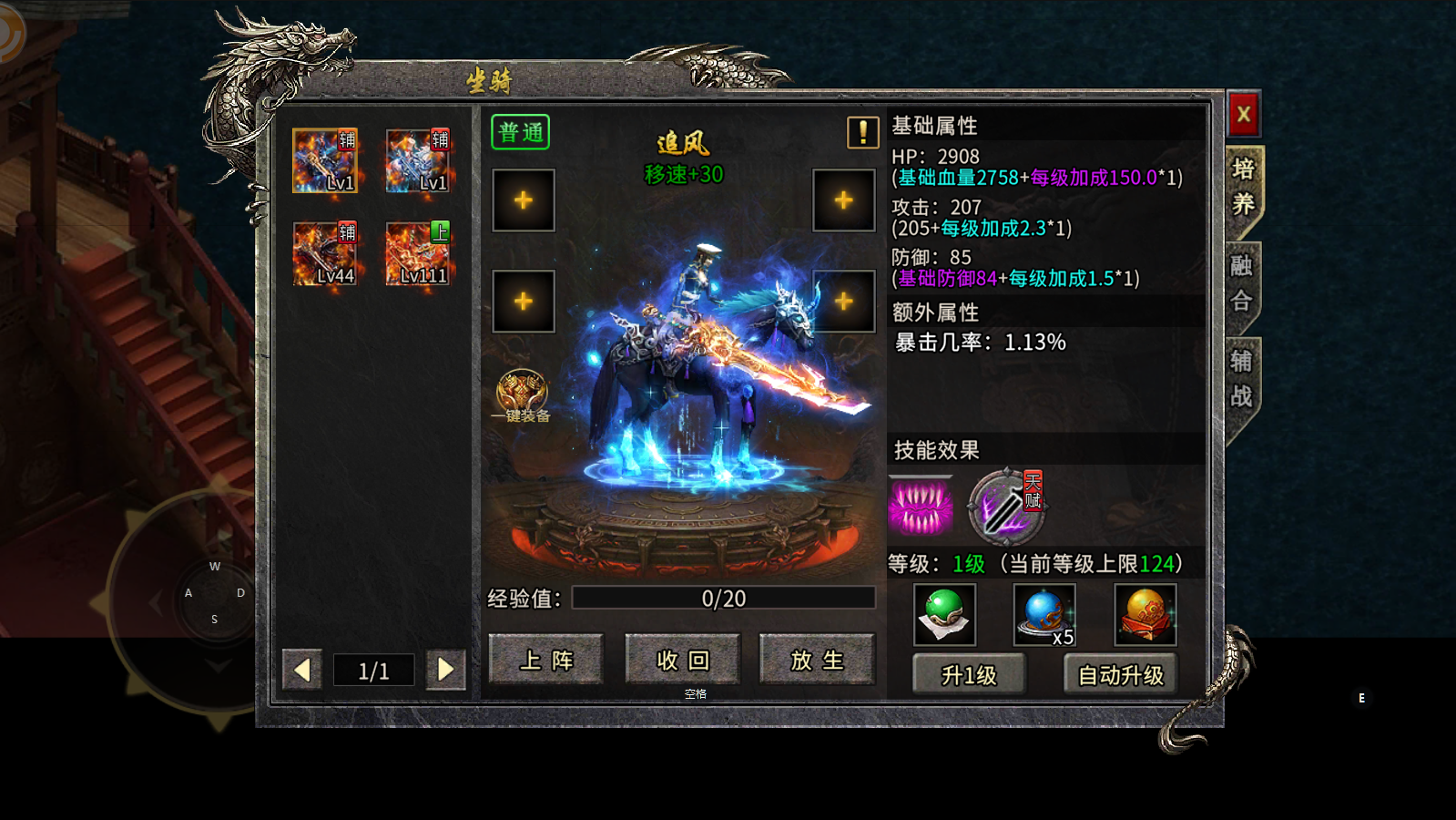Select the Lv111 mount thumbnail
Viewport: 1456px width, 820px height.
click(418, 253)
